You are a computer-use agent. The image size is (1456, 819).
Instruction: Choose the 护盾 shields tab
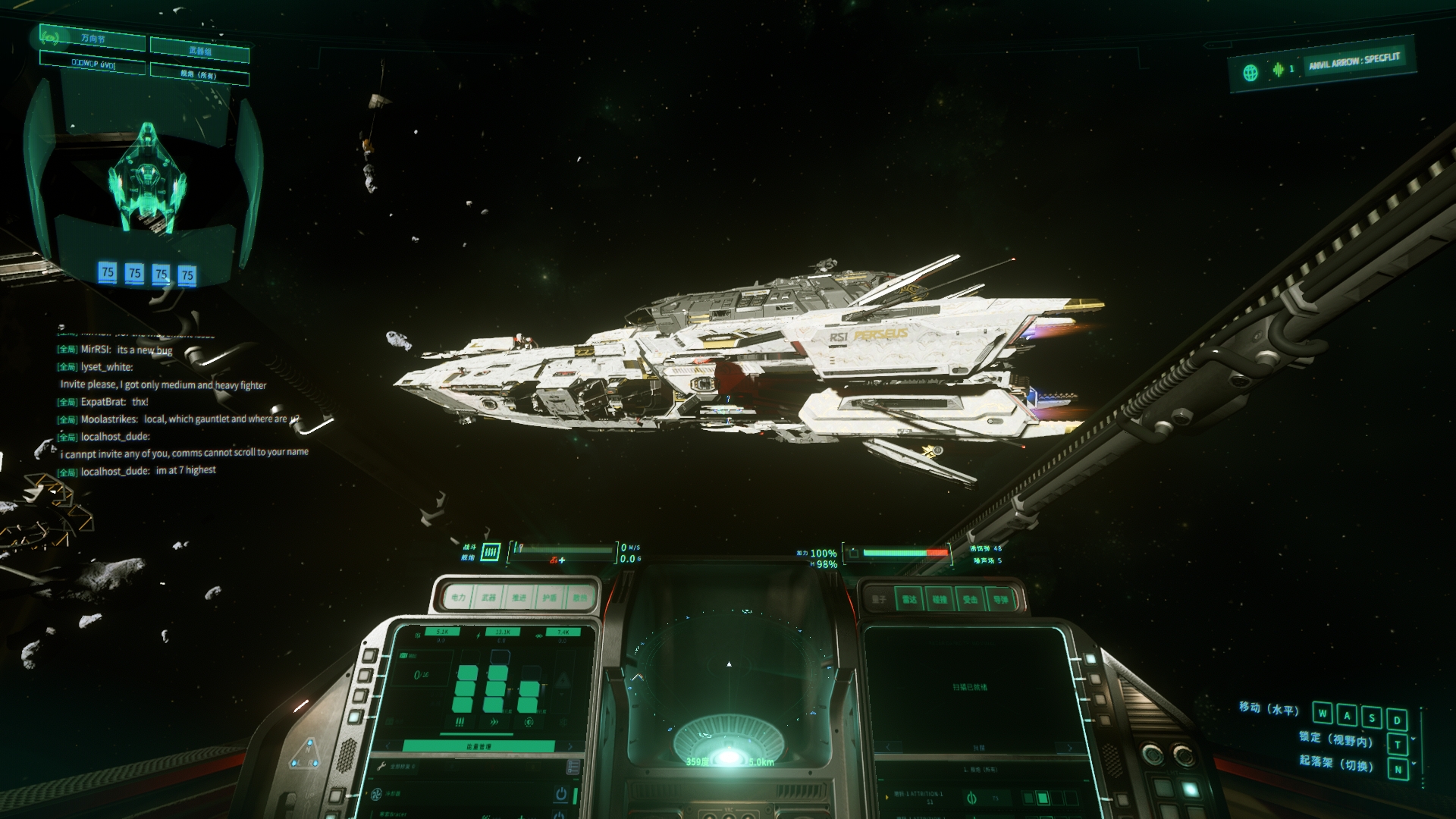pyautogui.click(x=549, y=598)
